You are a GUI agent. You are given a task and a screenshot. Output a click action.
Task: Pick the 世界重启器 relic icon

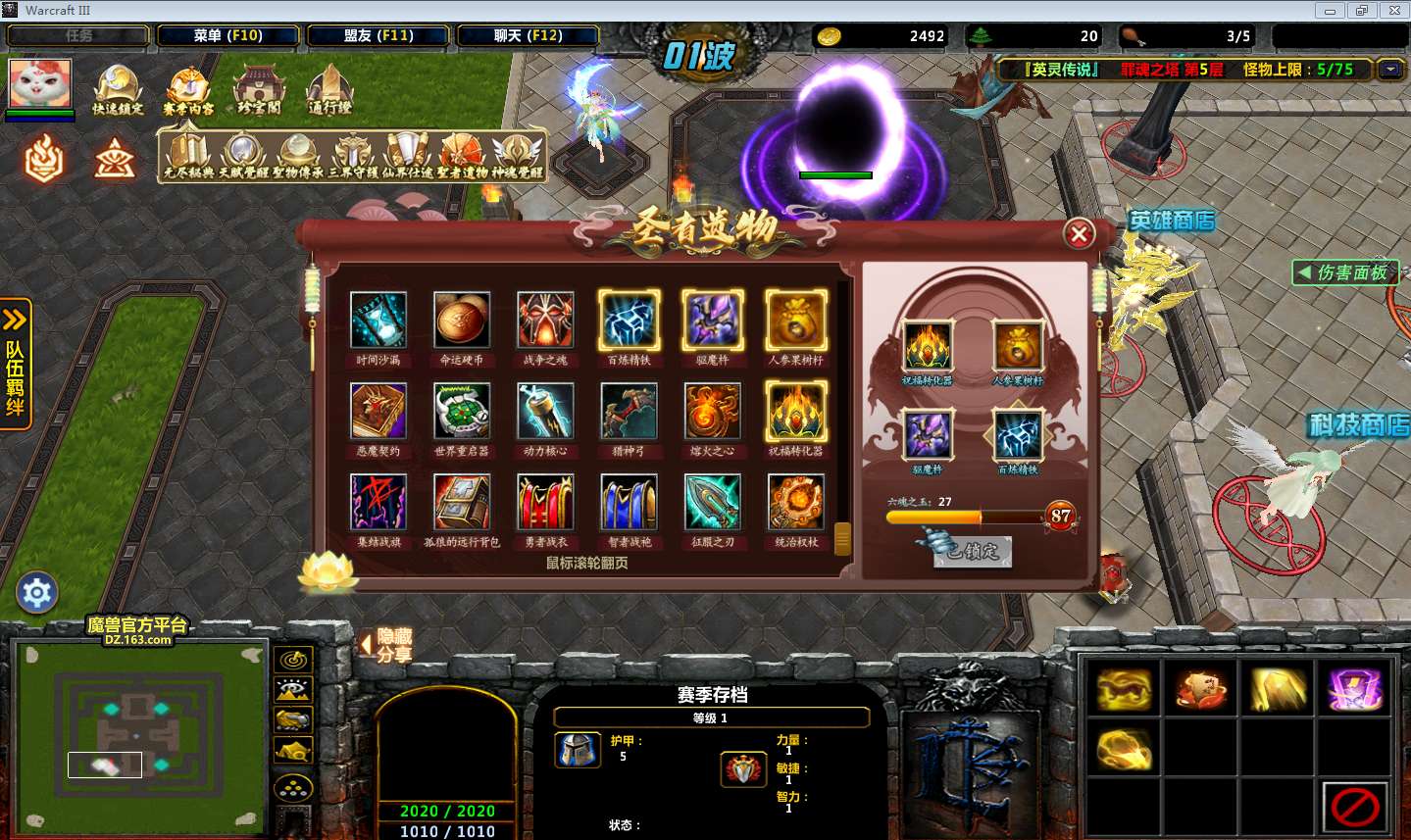462,412
